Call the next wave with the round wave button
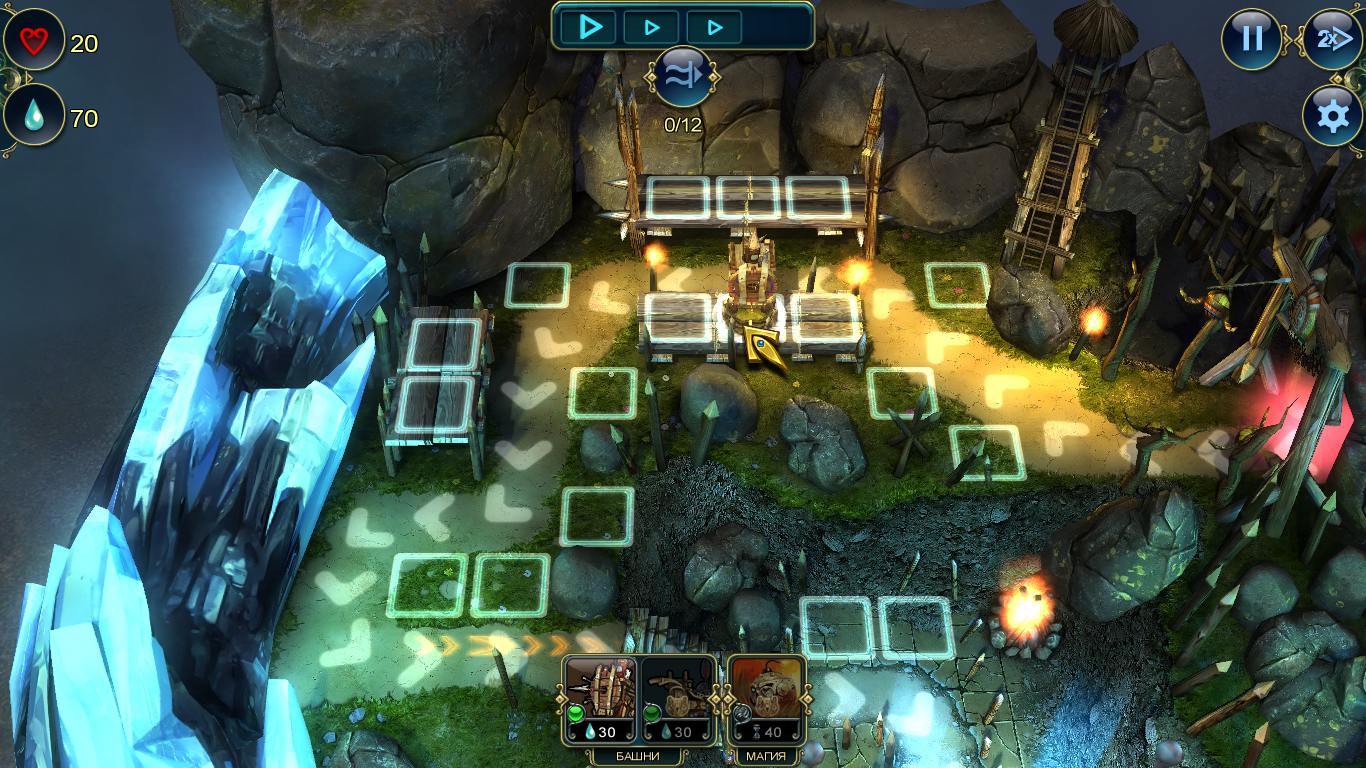Viewport: 1366px width, 768px height. coord(683,76)
